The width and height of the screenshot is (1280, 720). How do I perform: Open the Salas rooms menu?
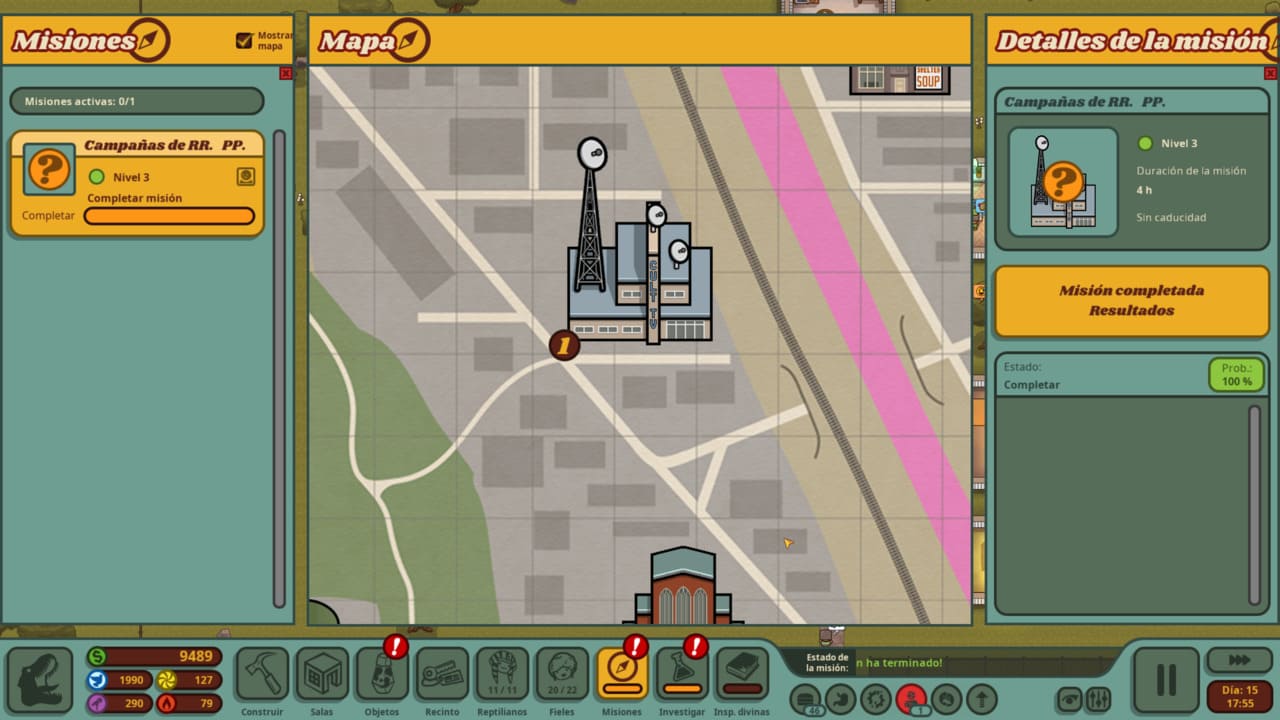tap(322, 674)
